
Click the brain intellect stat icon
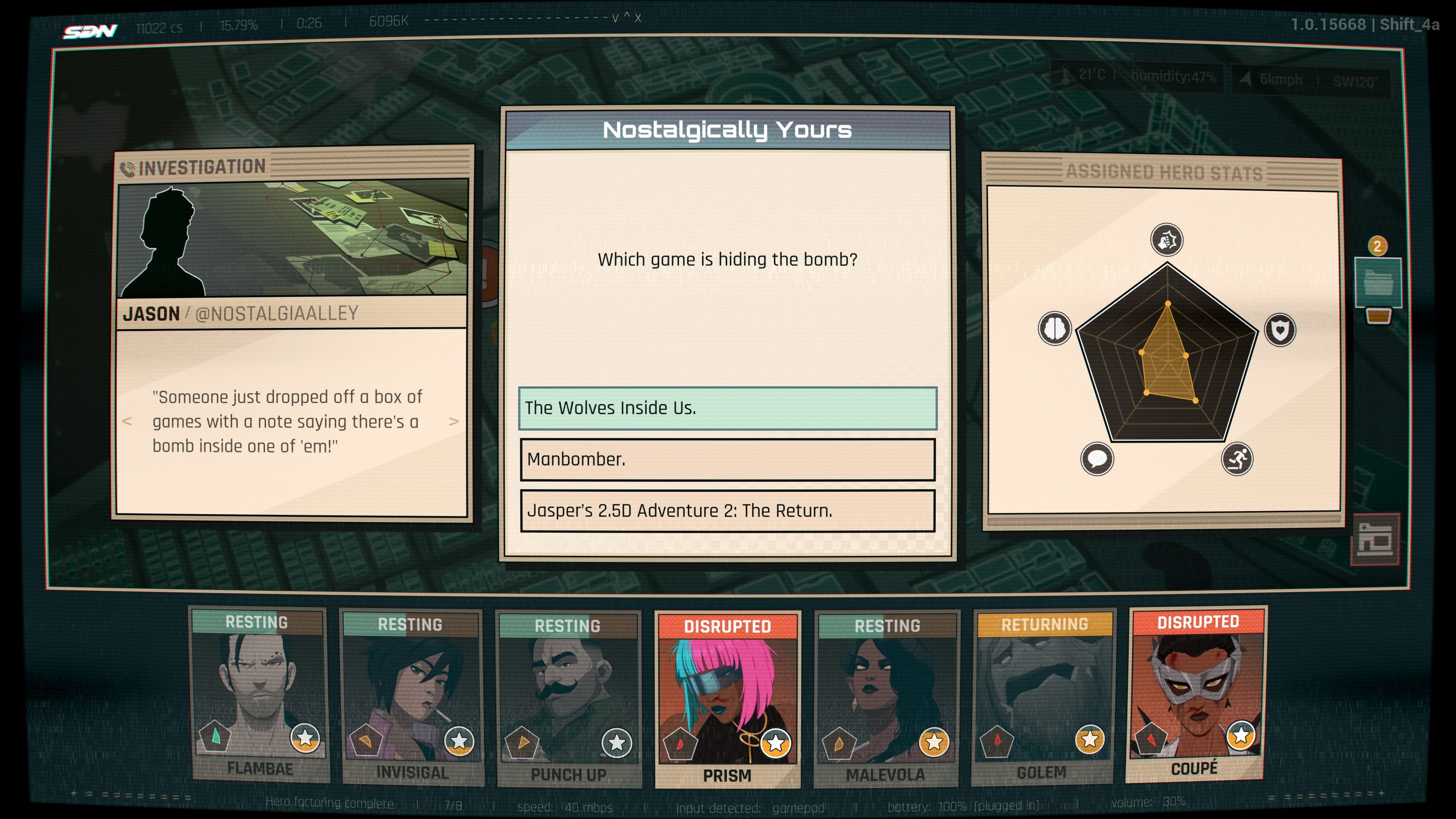tap(1055, 328)
